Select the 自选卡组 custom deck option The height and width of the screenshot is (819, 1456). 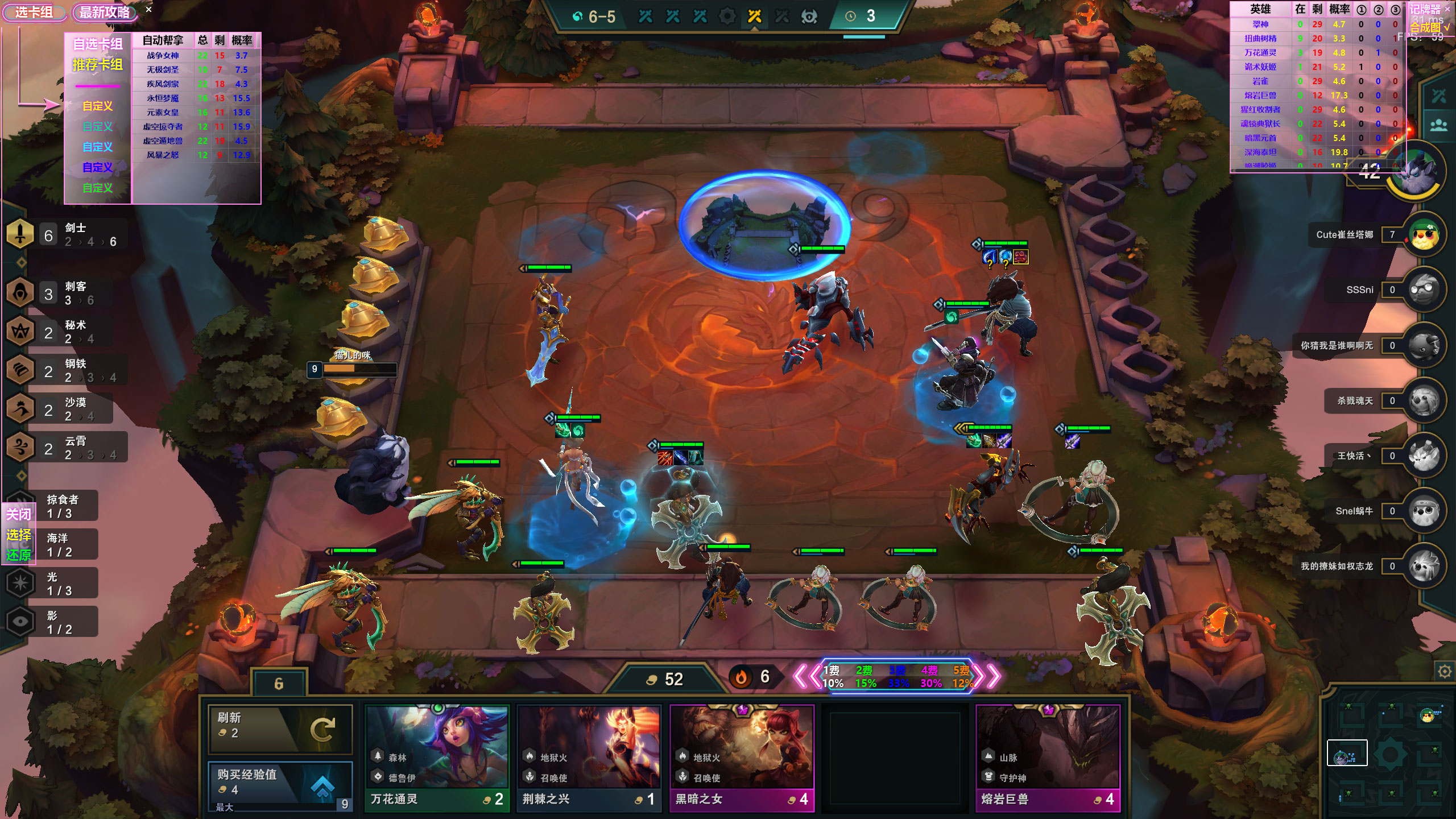[98, 44]
